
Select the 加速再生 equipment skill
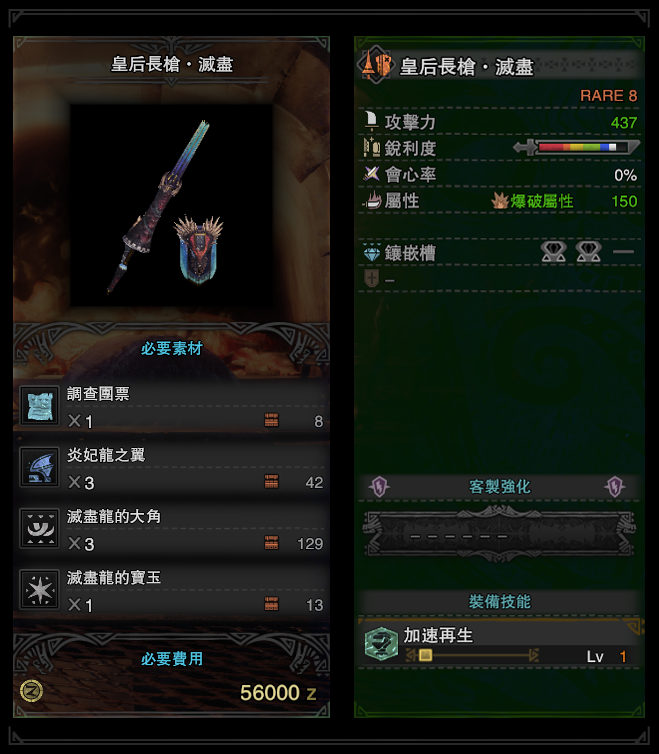tap(499, 644)
